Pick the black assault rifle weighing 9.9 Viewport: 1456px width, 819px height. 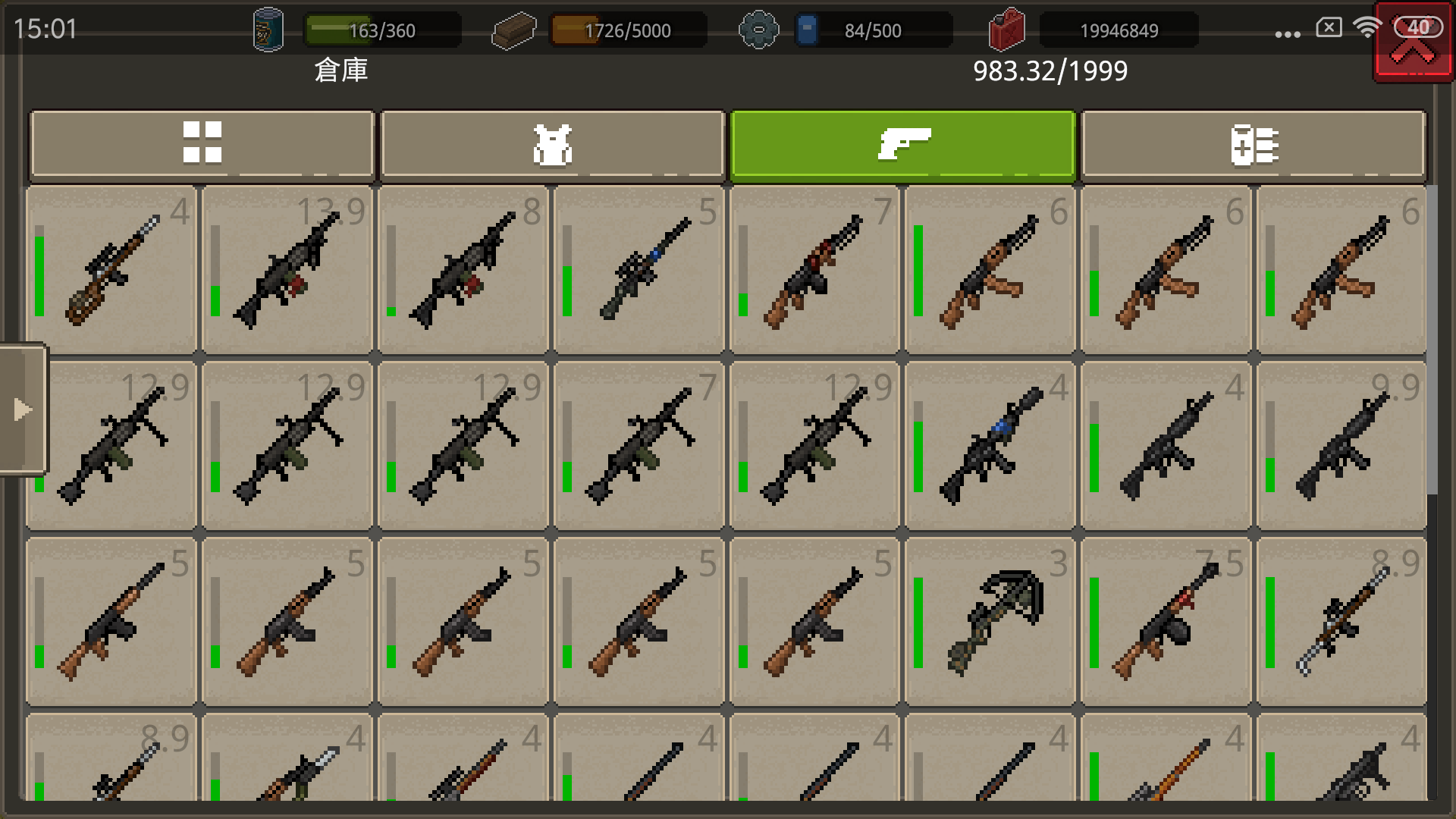[x=1341, y=446]
